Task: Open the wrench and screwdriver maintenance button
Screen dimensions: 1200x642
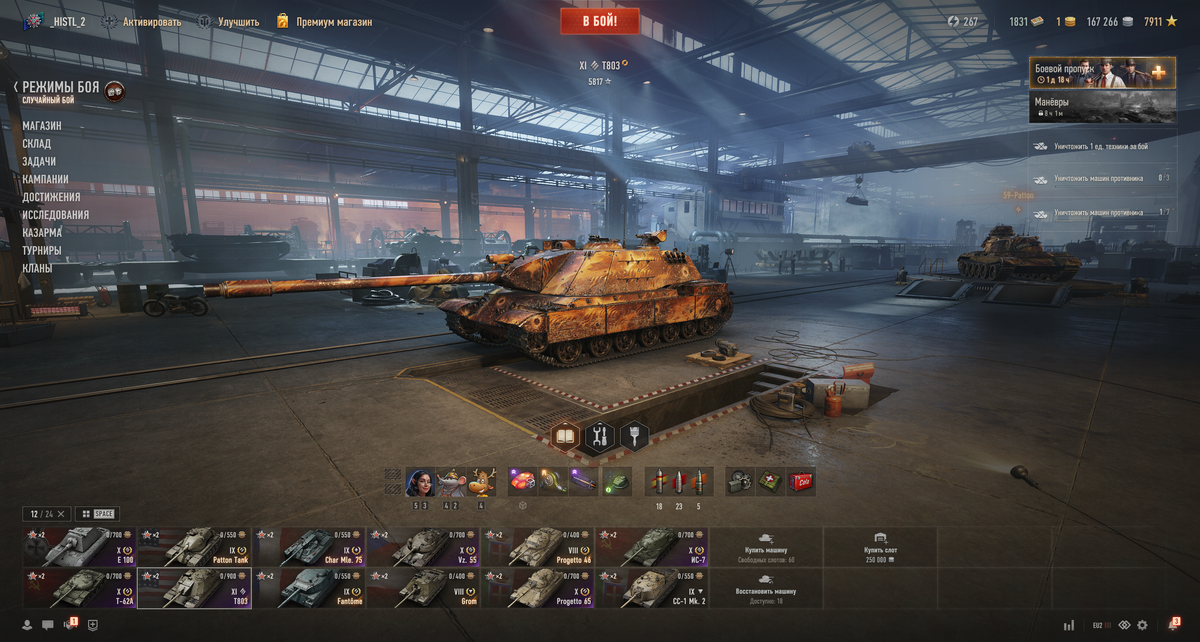Action: tap(600, 436)
